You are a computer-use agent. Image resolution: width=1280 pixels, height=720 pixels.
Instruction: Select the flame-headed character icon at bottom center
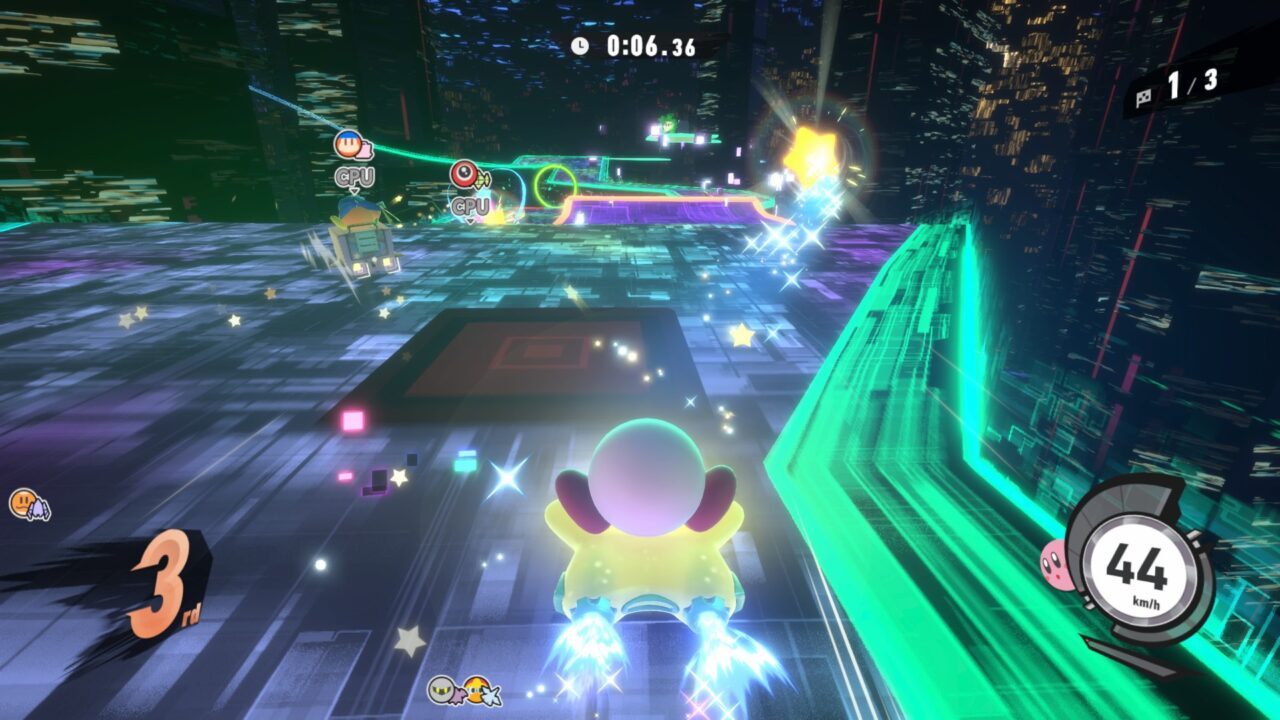tap(477, 692)
